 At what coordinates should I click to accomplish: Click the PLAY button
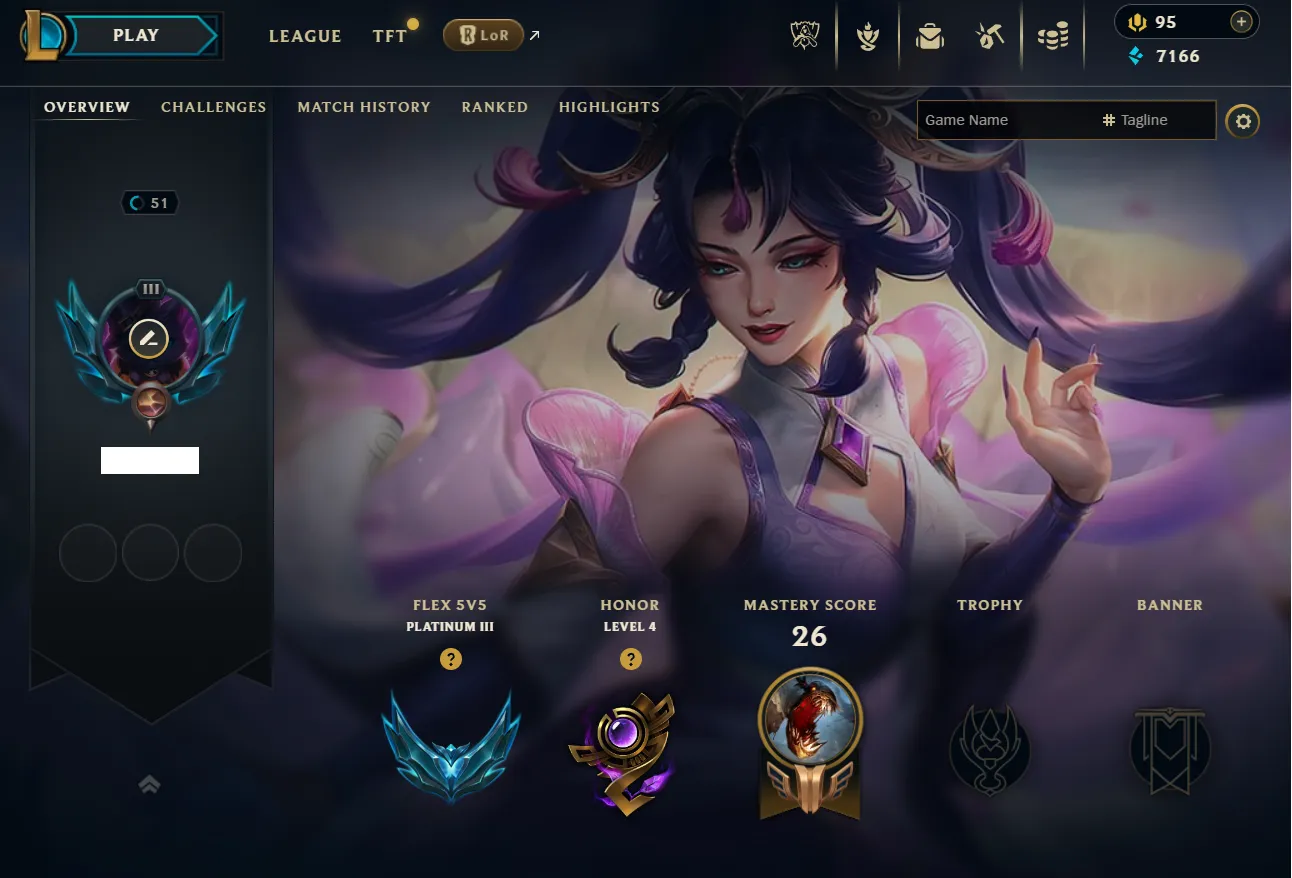point(135,34)
